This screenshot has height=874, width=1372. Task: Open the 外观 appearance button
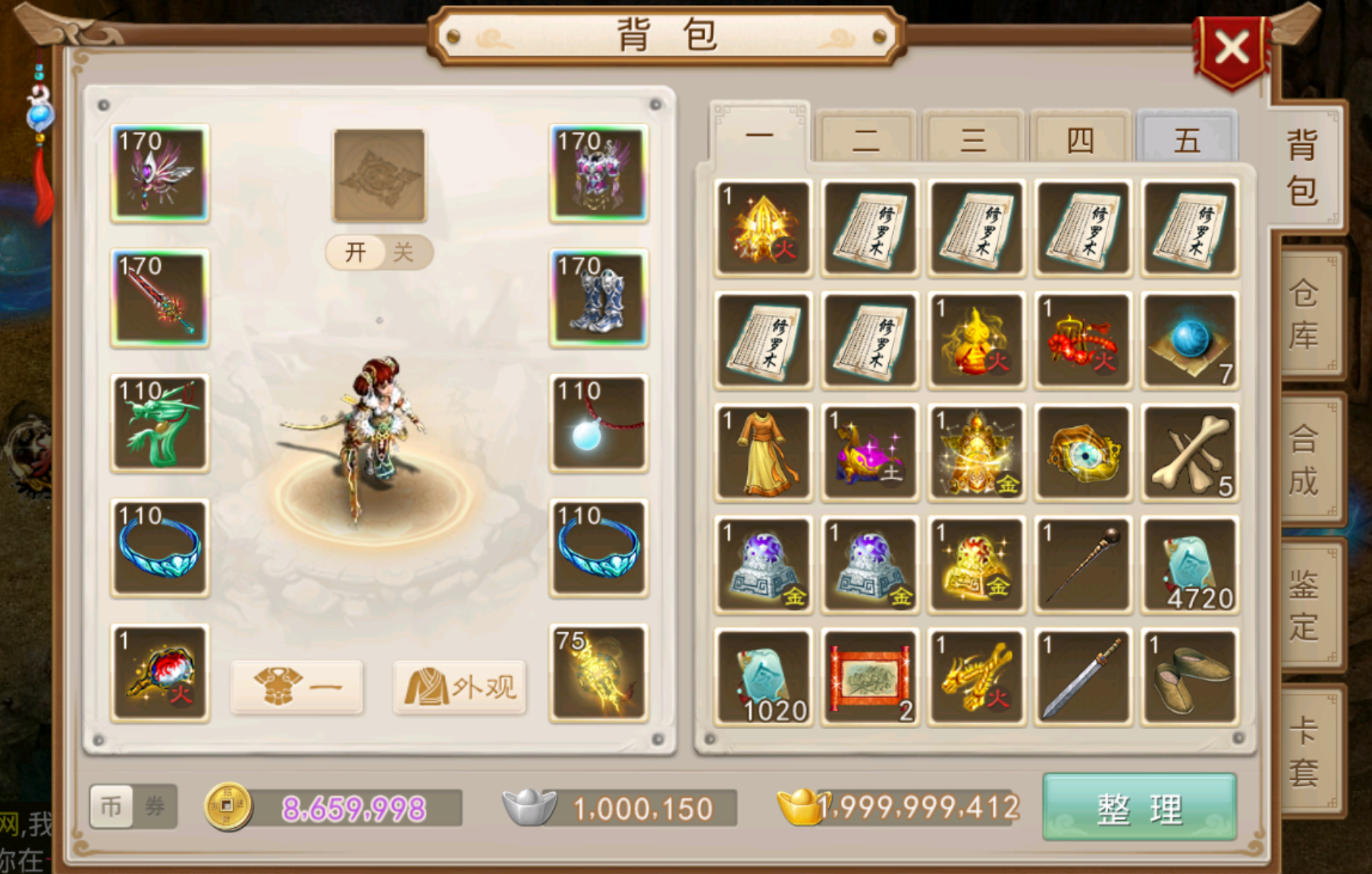(460, 687)
